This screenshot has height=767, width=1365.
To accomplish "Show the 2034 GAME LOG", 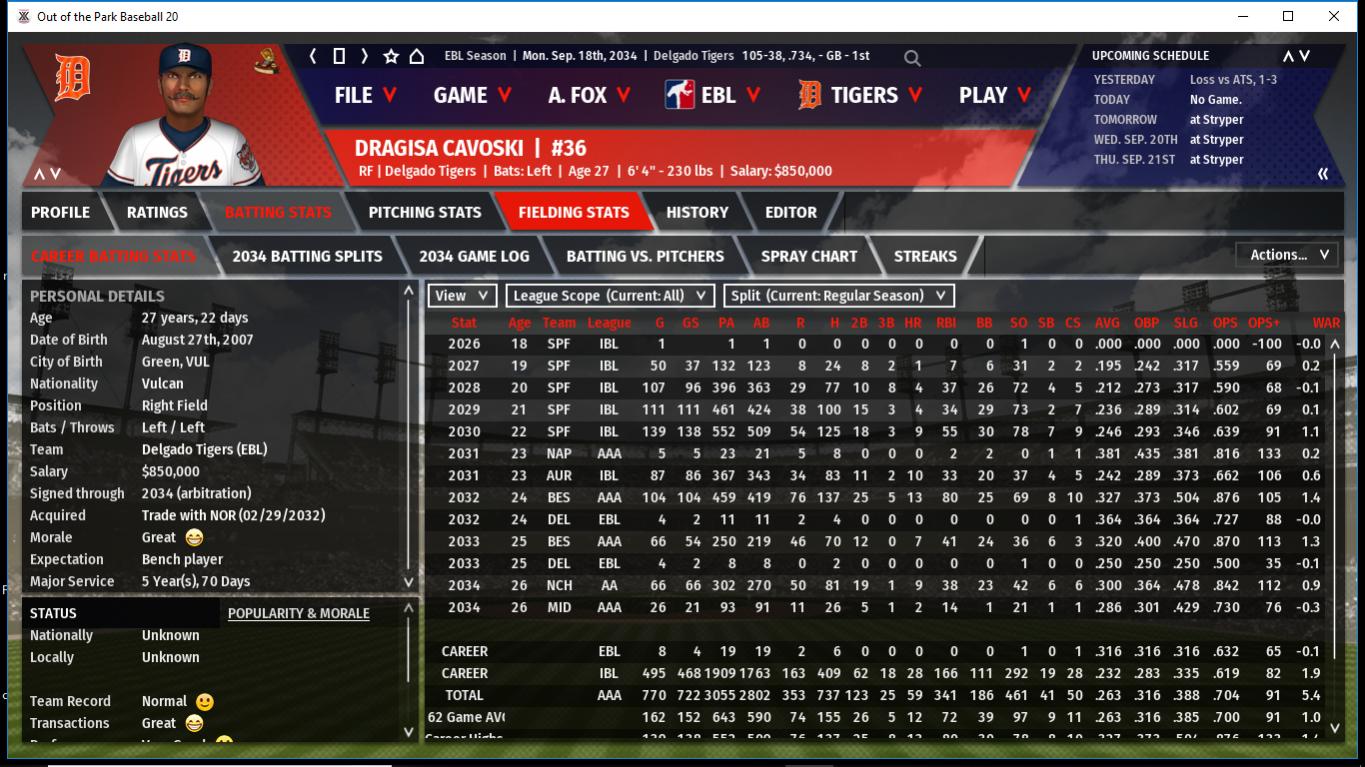I will (474, 256).
